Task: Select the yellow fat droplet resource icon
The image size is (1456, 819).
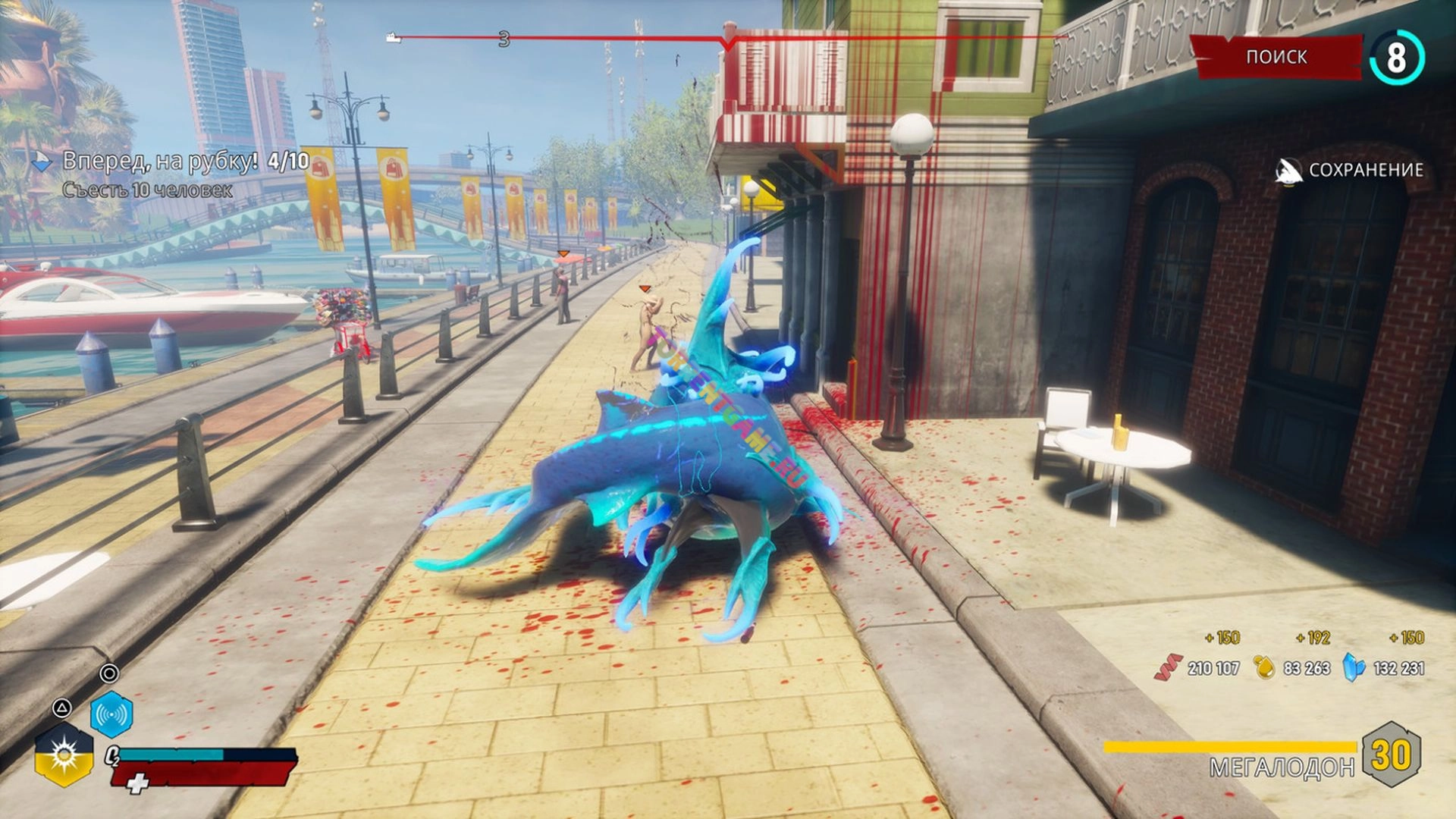Action: coord(1264,667)
